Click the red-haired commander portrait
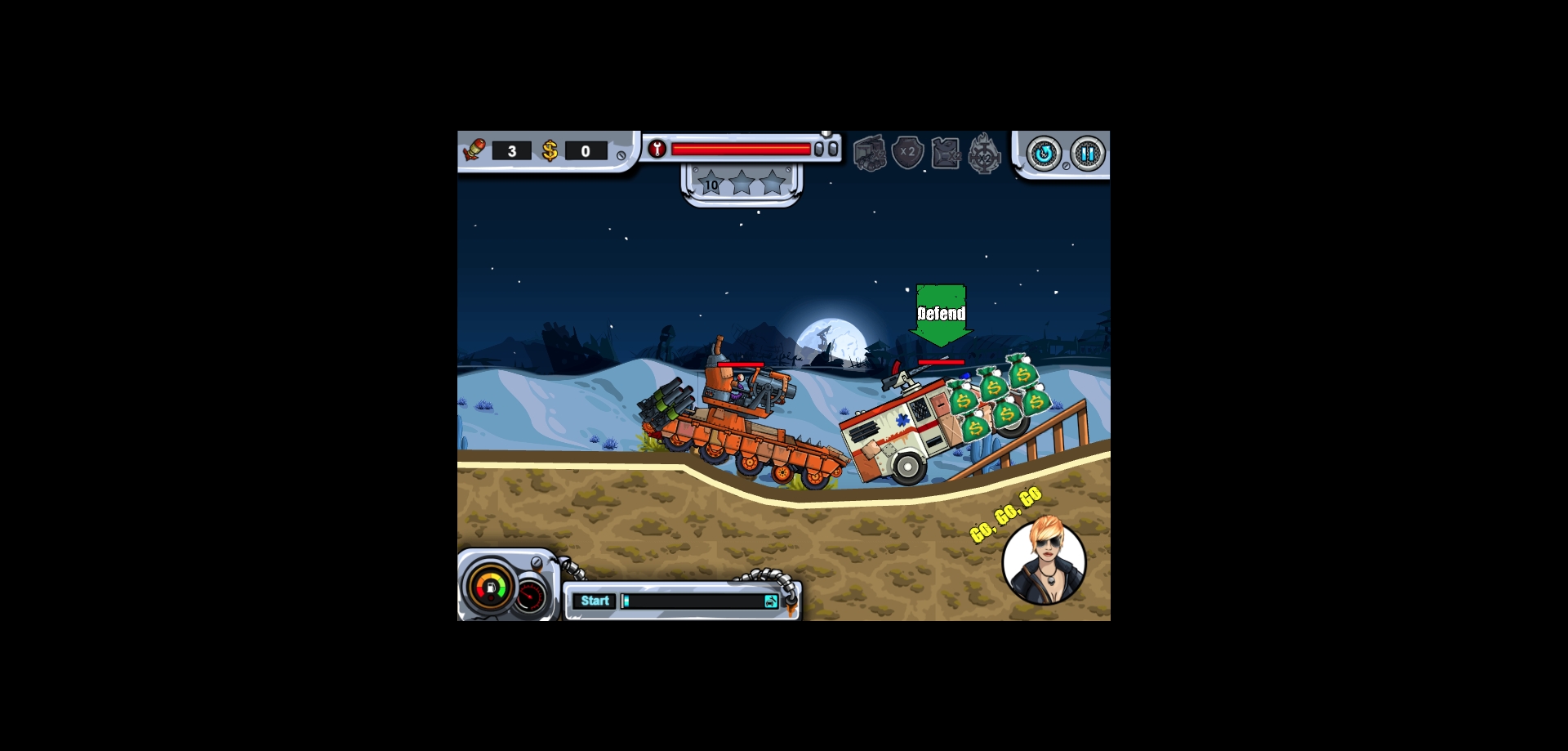The width and height of the screenshot is (1568, 751). [x=1044, y=562]
